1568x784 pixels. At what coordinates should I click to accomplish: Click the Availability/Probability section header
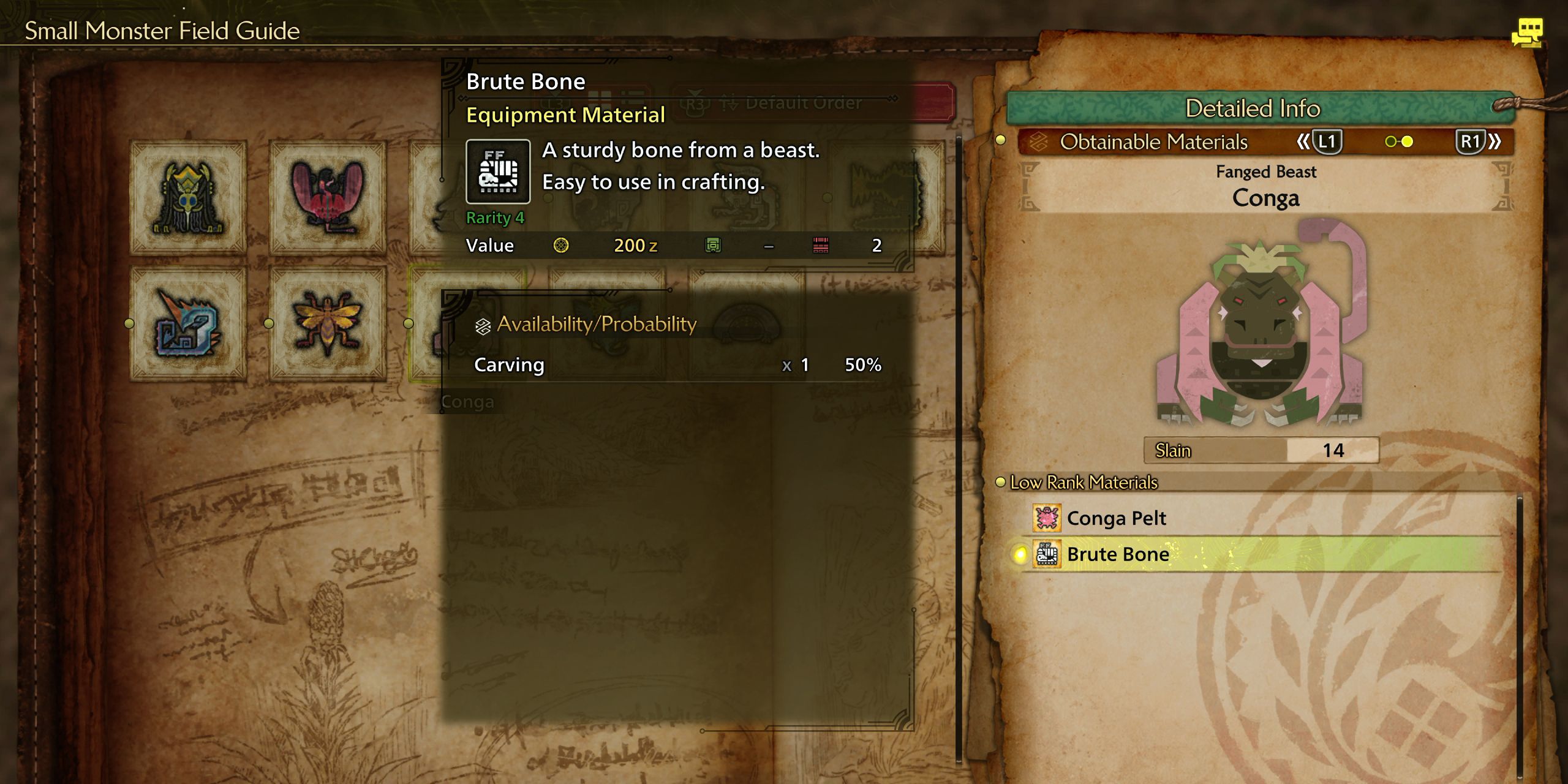coord(595,323)
